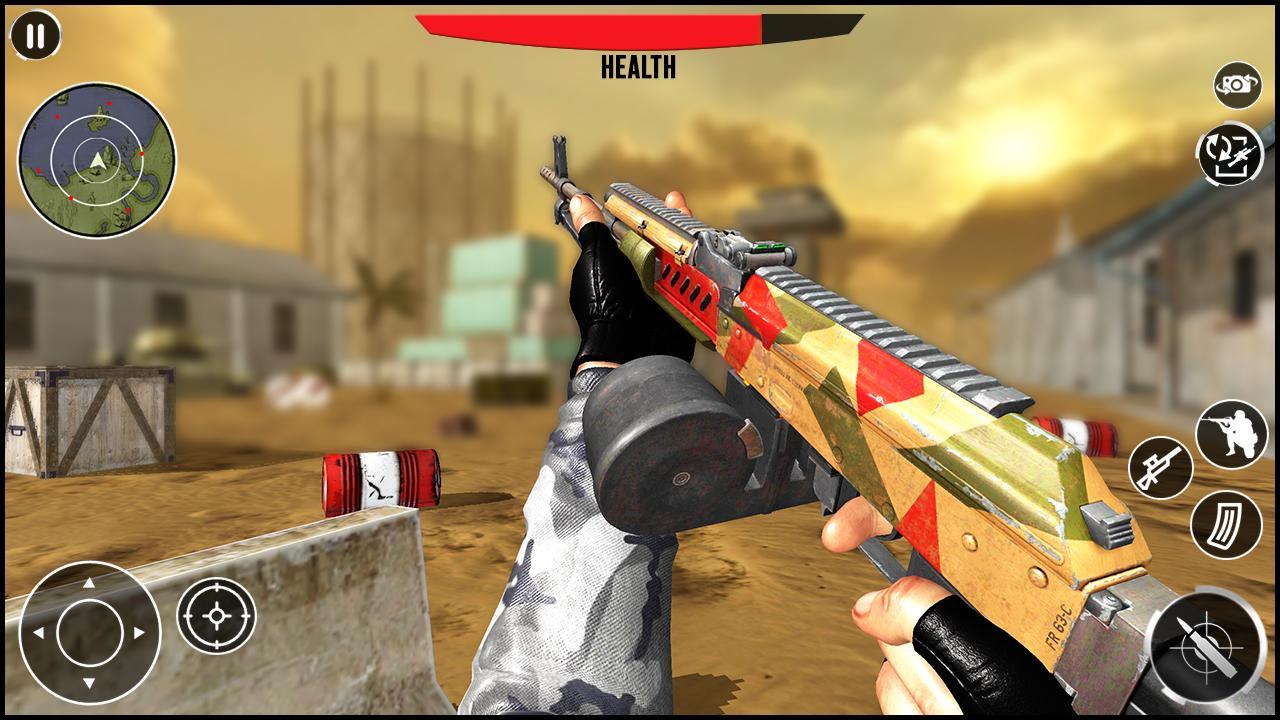
Task: Tap the HEALTH label text
Action: coord(638,68)
